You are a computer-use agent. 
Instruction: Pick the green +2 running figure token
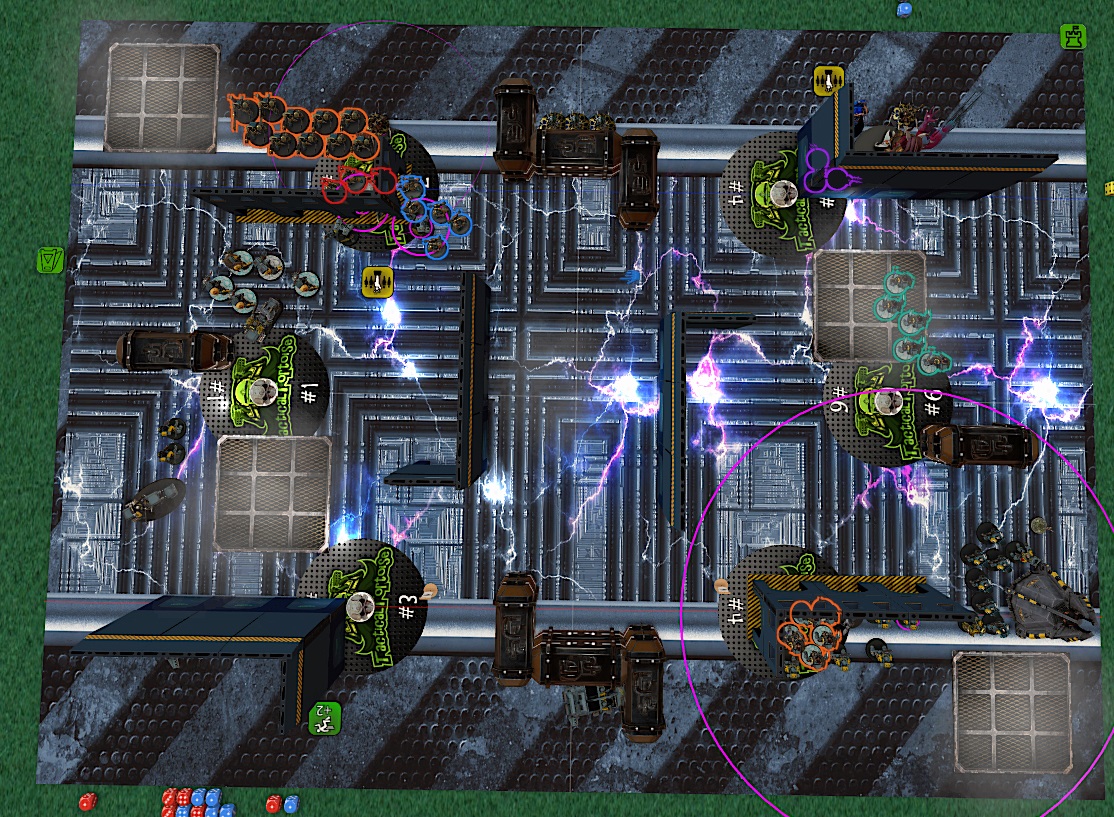[x=326, y=718]
